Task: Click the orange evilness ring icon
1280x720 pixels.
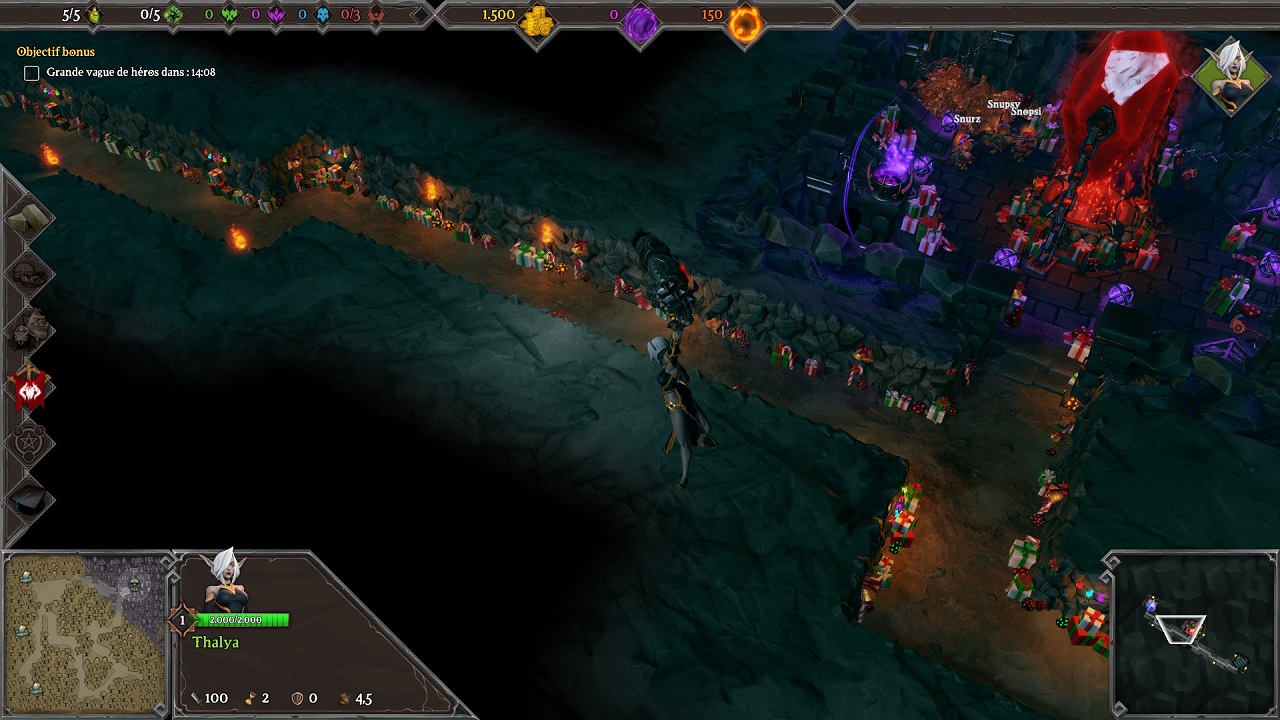Action: point(745,22)
